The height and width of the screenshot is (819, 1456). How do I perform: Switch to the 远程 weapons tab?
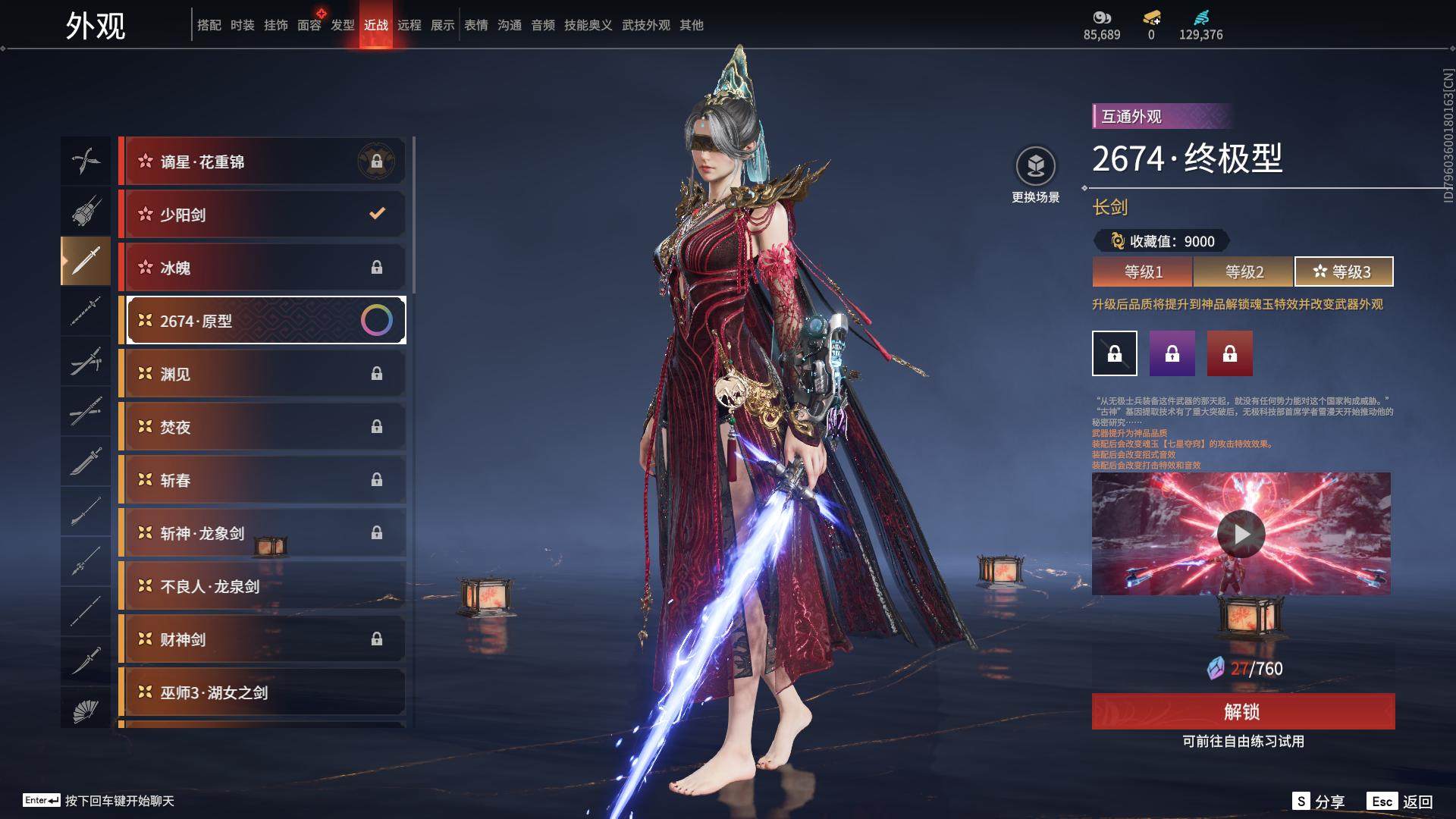[x=409, y=25]
